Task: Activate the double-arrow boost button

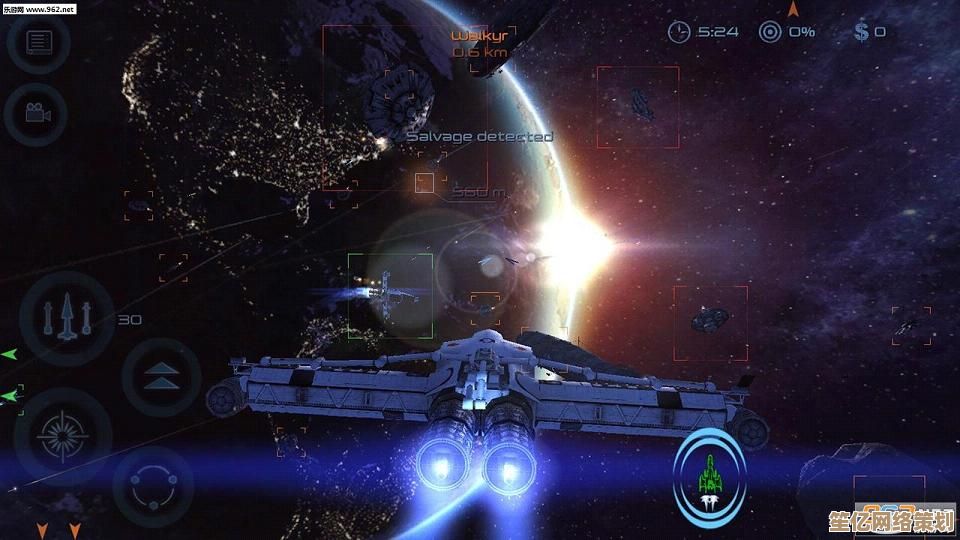Action: pos(159,377)
